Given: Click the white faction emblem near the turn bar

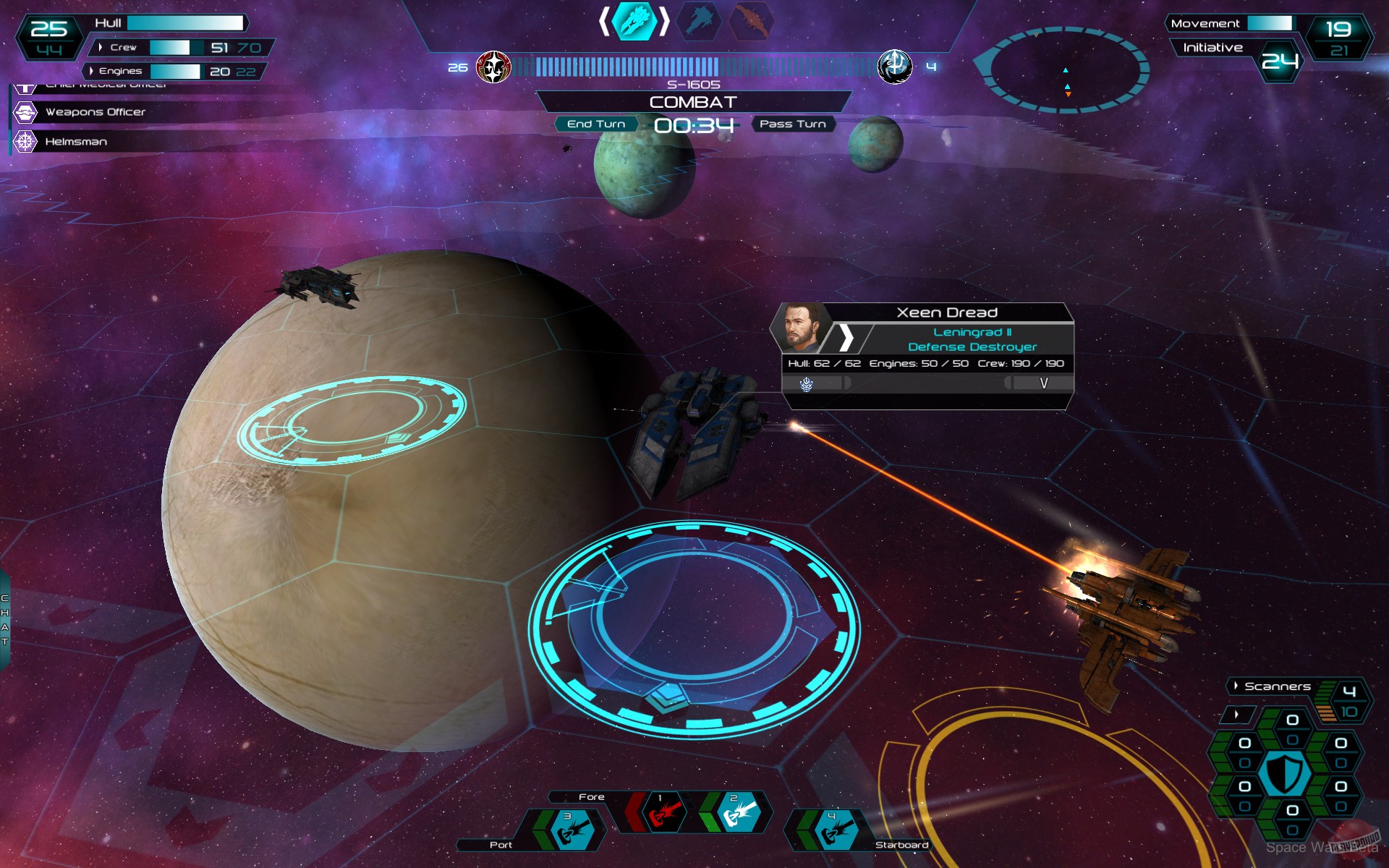Looking at the screenshot, I should click(x=895, y=66).
